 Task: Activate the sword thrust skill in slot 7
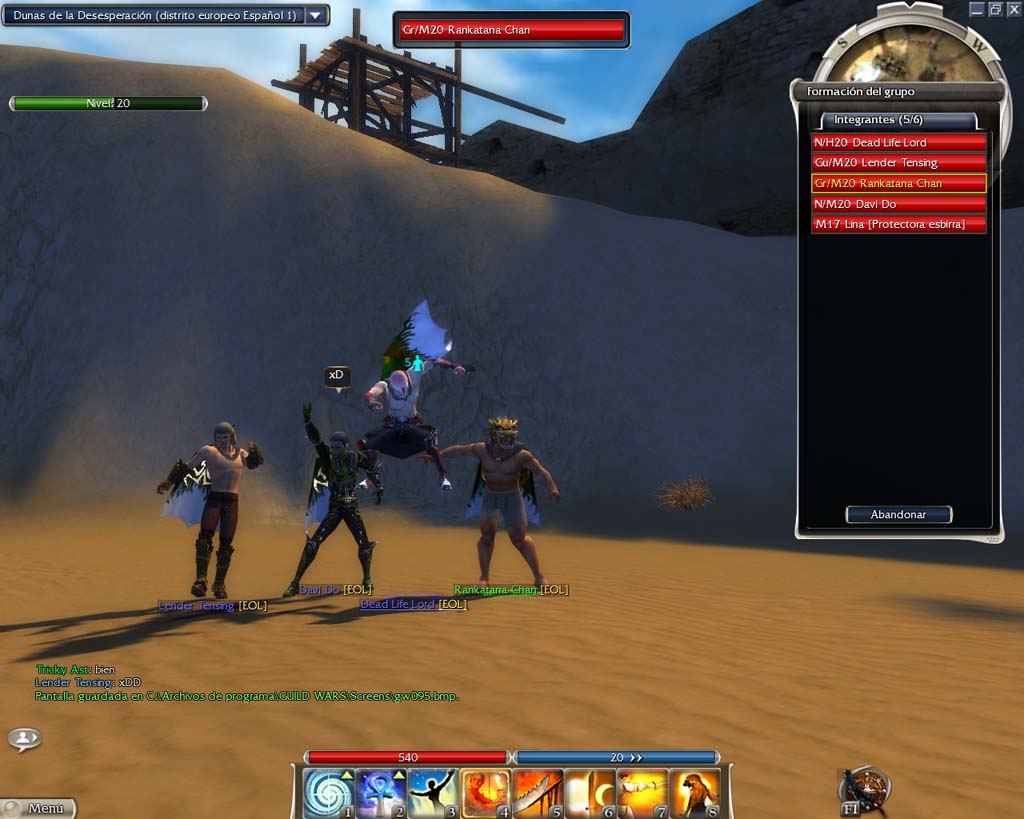point(642,794)
